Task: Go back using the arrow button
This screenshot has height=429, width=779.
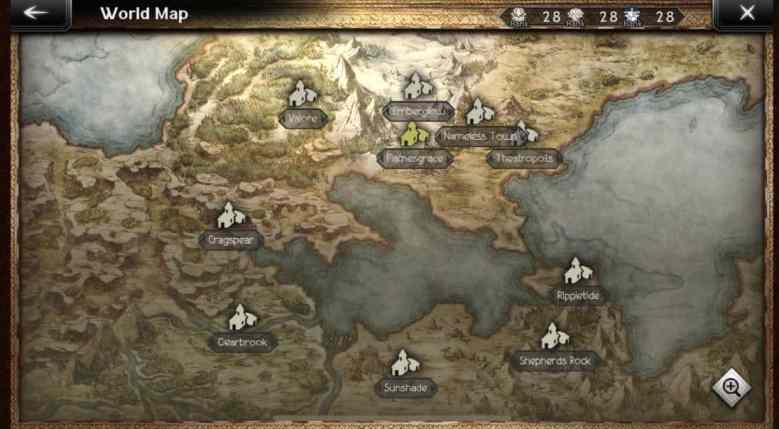Action: (x=36, y=14)
